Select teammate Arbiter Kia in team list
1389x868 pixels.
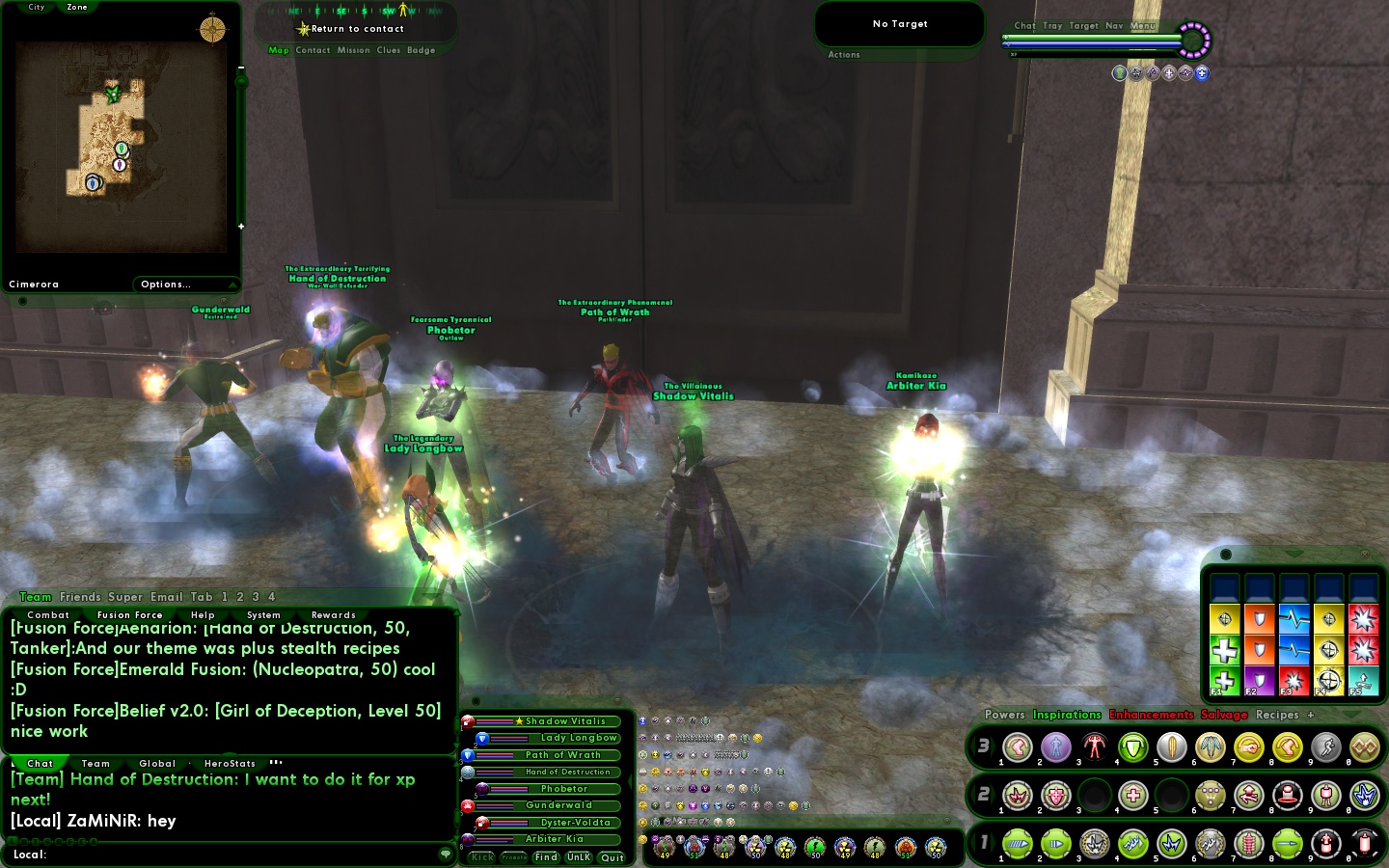click(554, 839)
